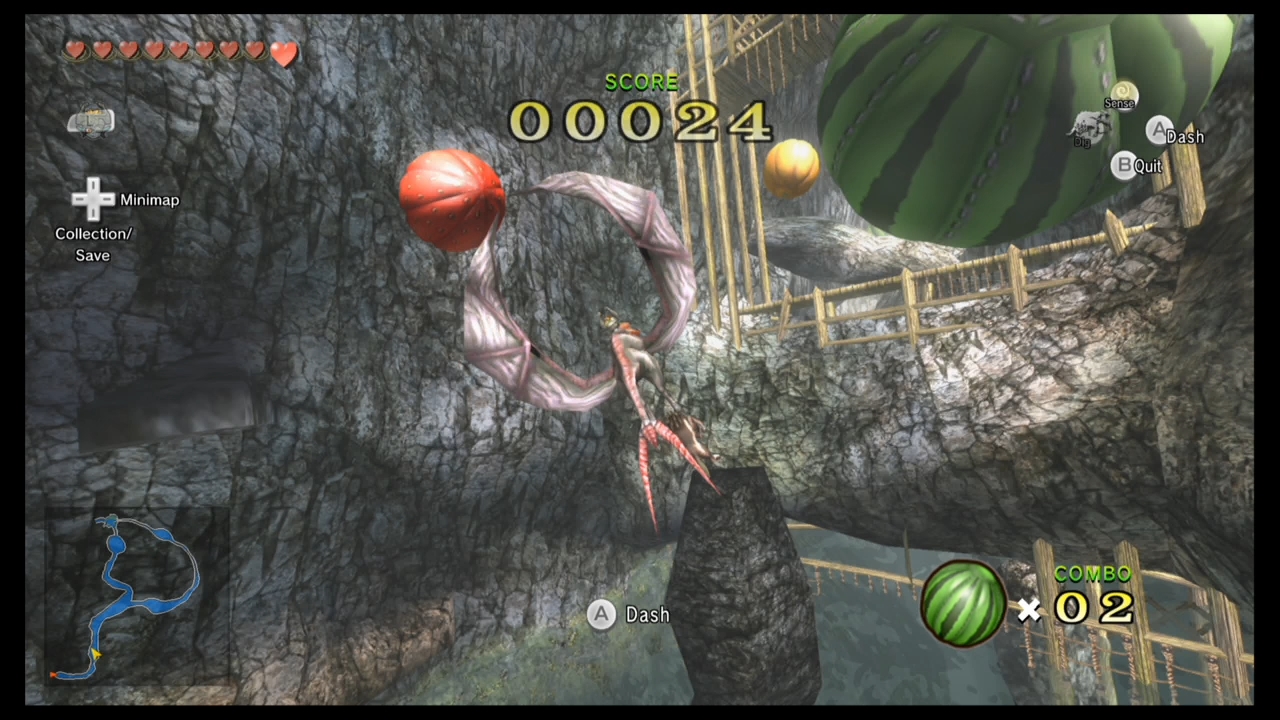
Task: Click the player arrow on the minimap
Action: pyautogui.click(x=95, y=654)
